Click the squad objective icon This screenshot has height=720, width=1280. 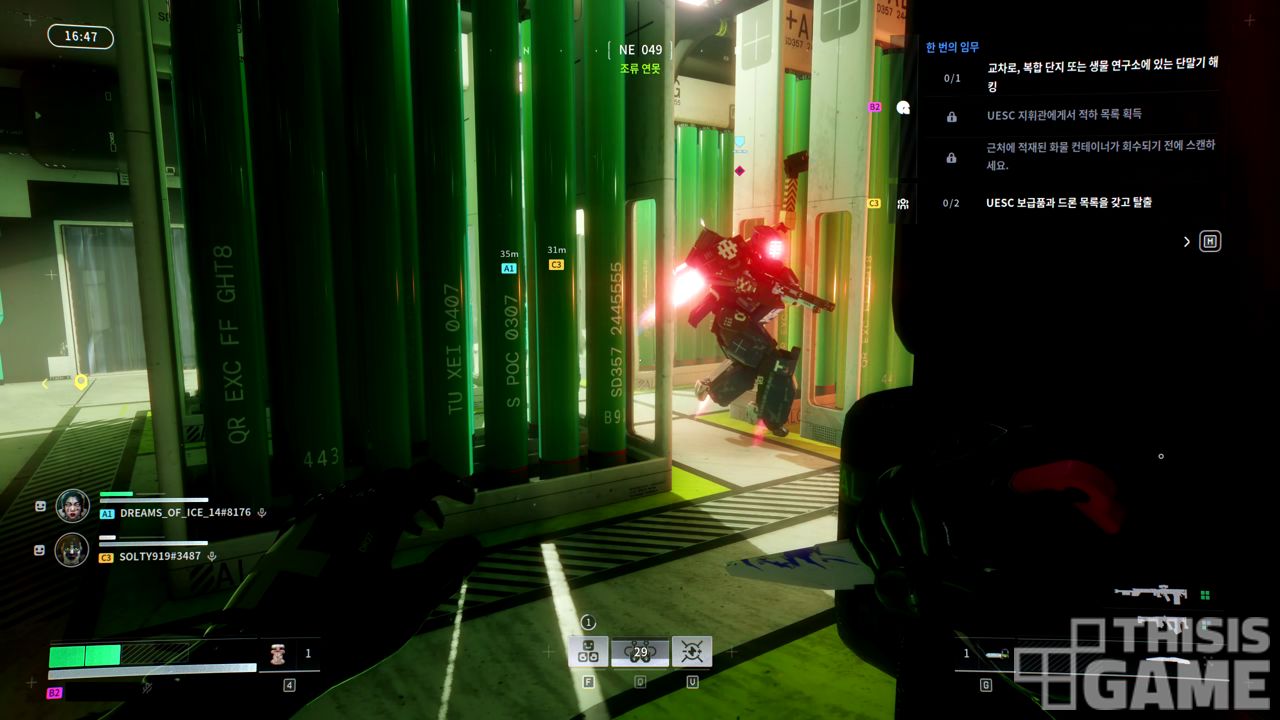coord(903,204)
